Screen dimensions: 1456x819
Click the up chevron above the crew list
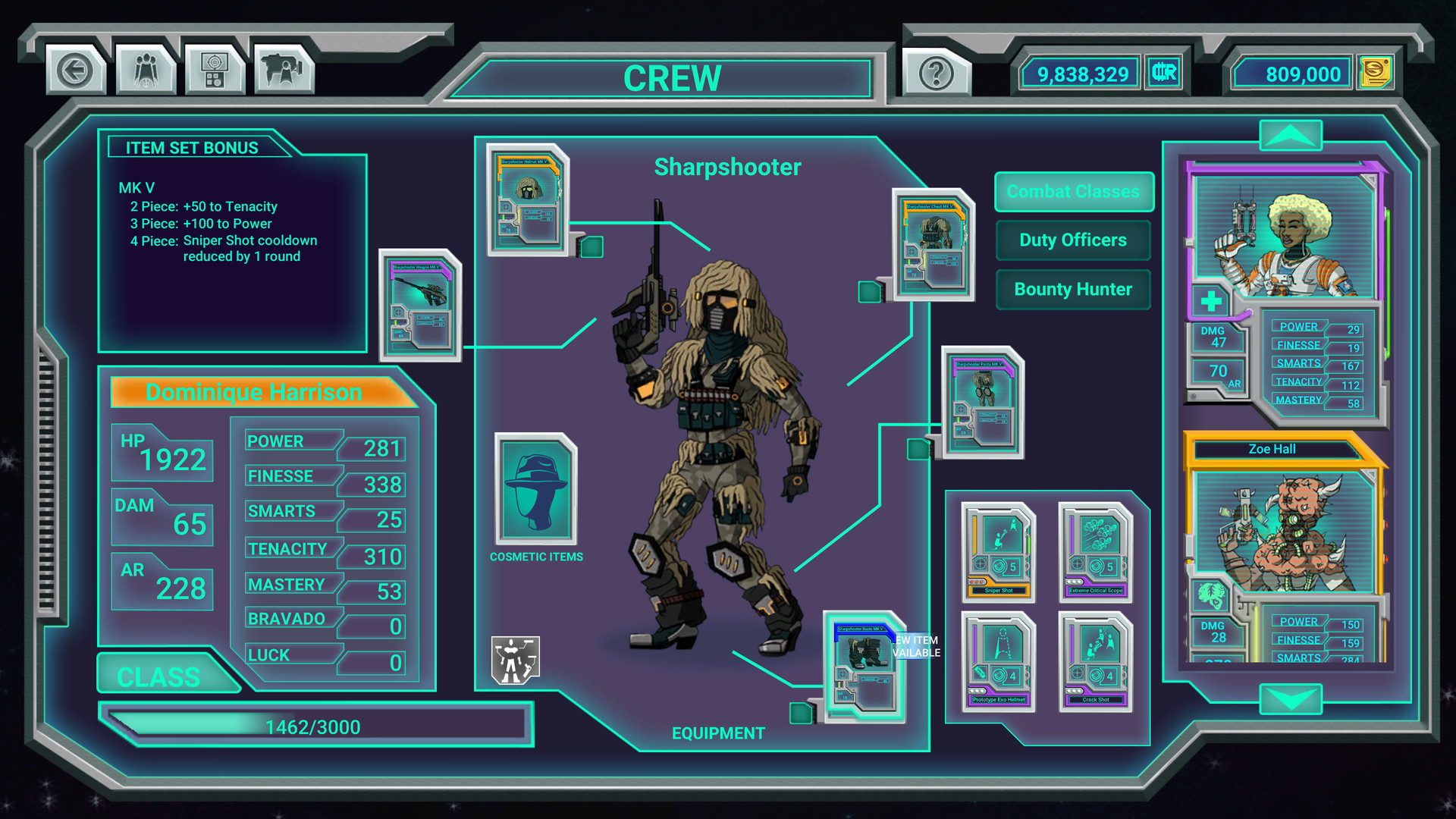coord(1291,135)
